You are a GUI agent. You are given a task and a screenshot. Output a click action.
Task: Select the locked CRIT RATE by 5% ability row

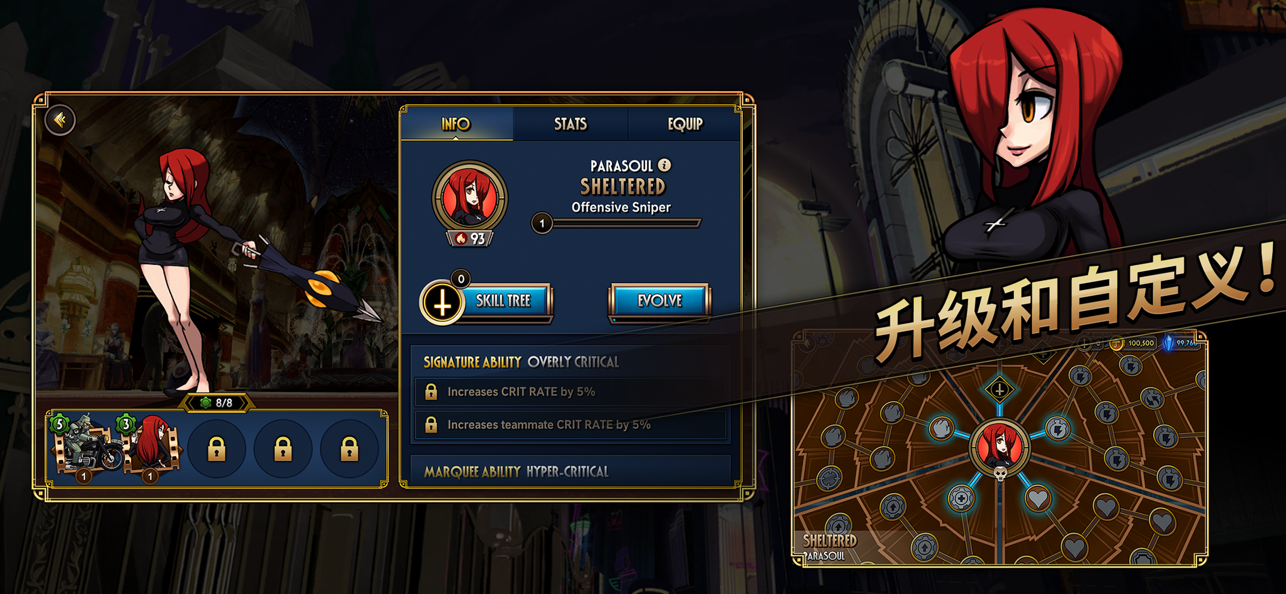pos(570,392)
